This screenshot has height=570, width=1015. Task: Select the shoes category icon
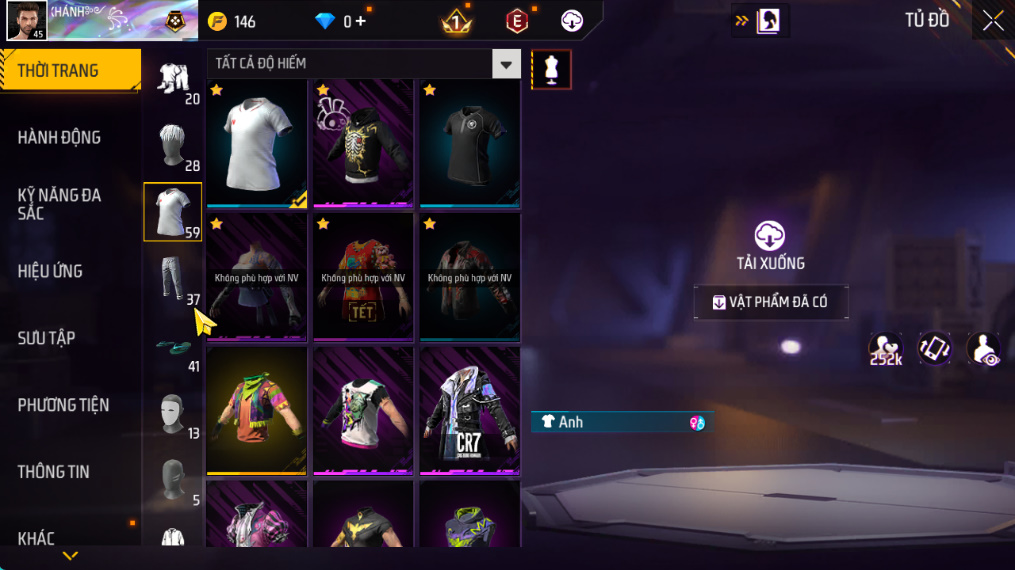point(172,346)
